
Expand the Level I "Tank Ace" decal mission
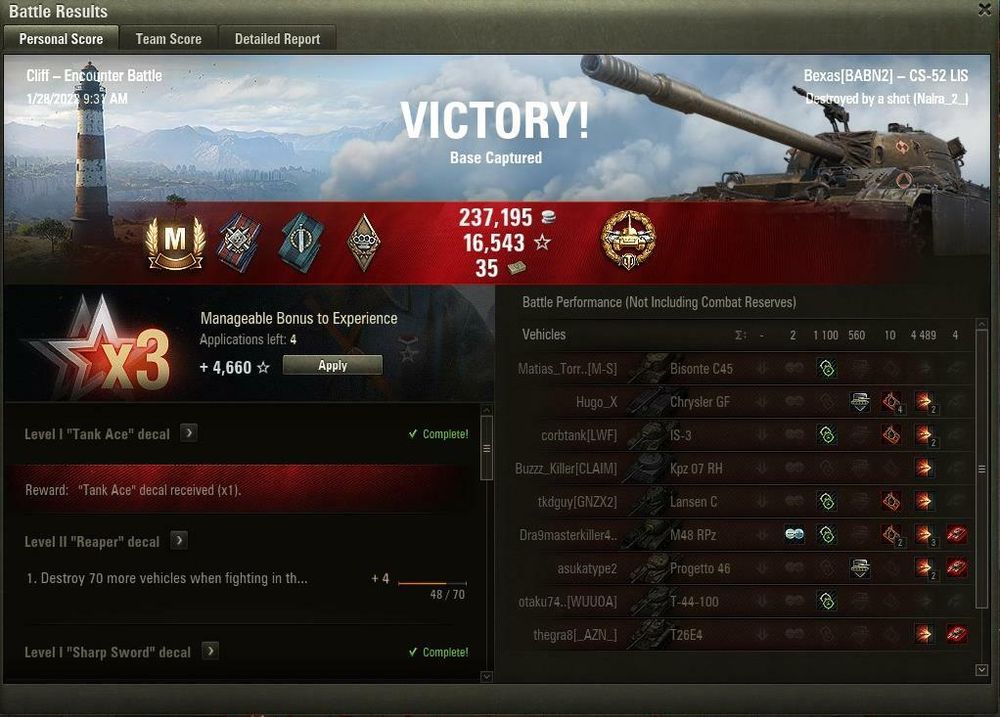[x=189, y=434]
